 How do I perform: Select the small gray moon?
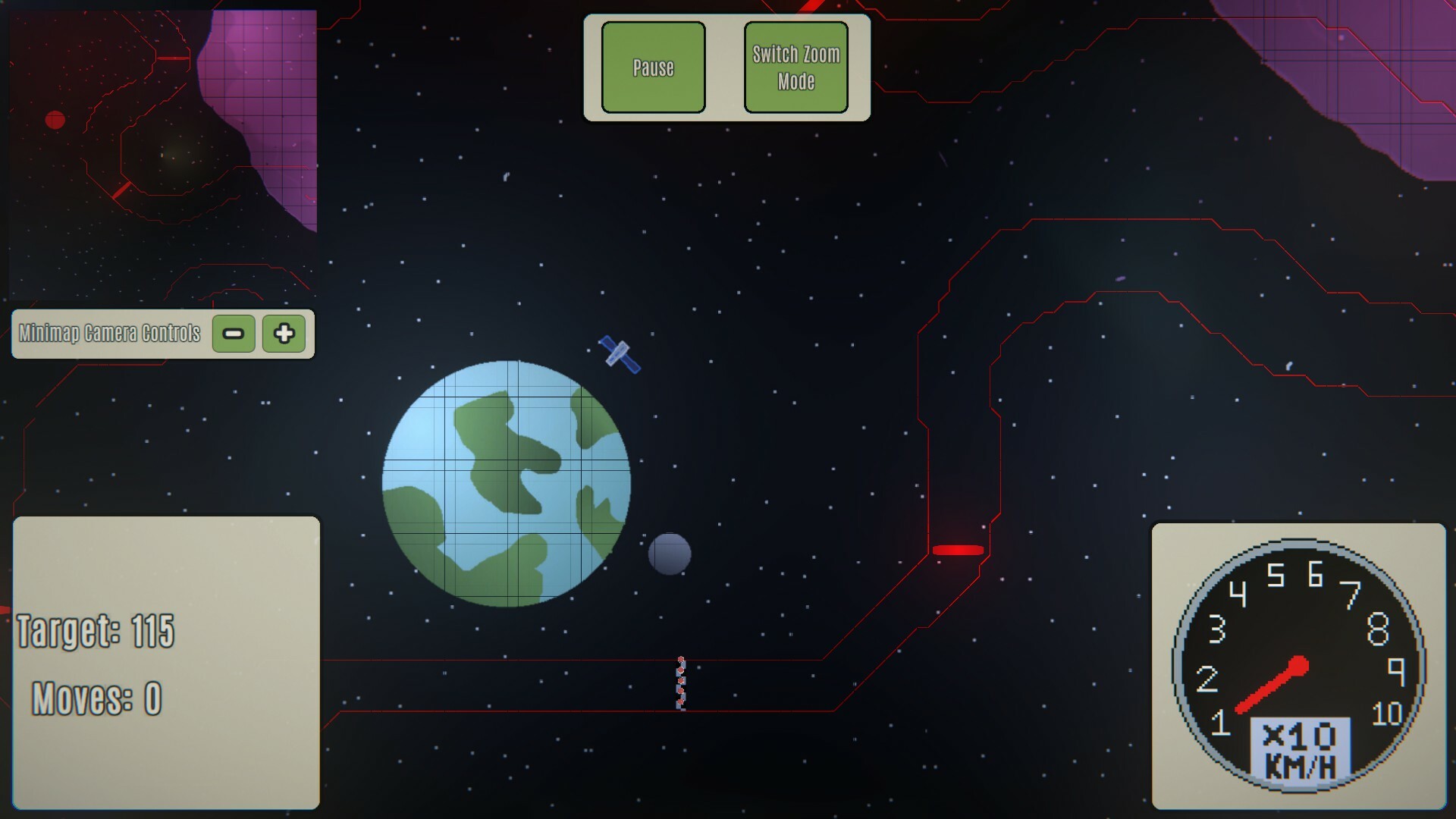[670, 556]
